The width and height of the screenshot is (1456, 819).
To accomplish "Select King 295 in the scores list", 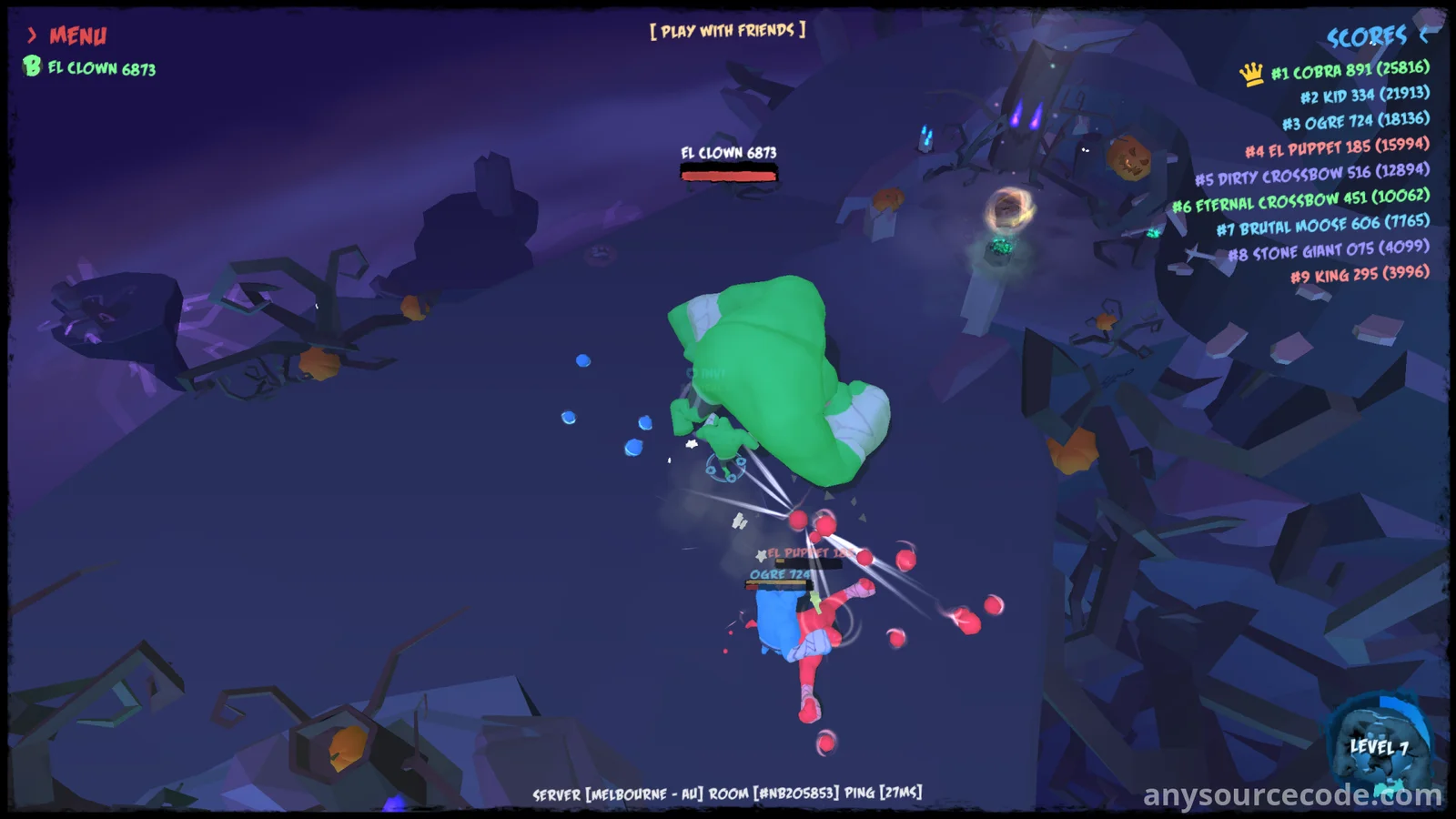I will coord(1360,274).
